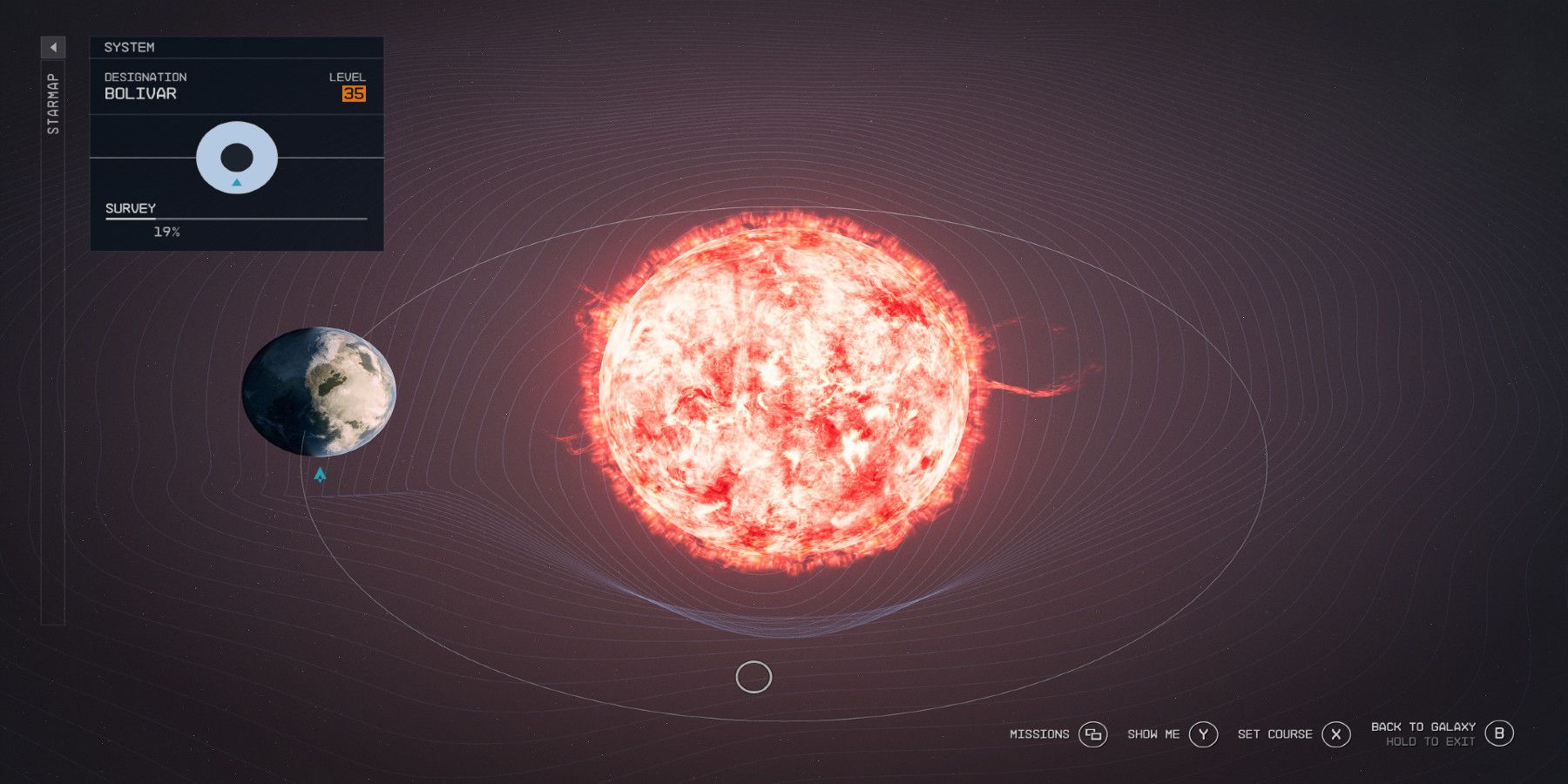Click the System panel title
This screenshot has height=784, width=1568.
click(x=130, y=47)
